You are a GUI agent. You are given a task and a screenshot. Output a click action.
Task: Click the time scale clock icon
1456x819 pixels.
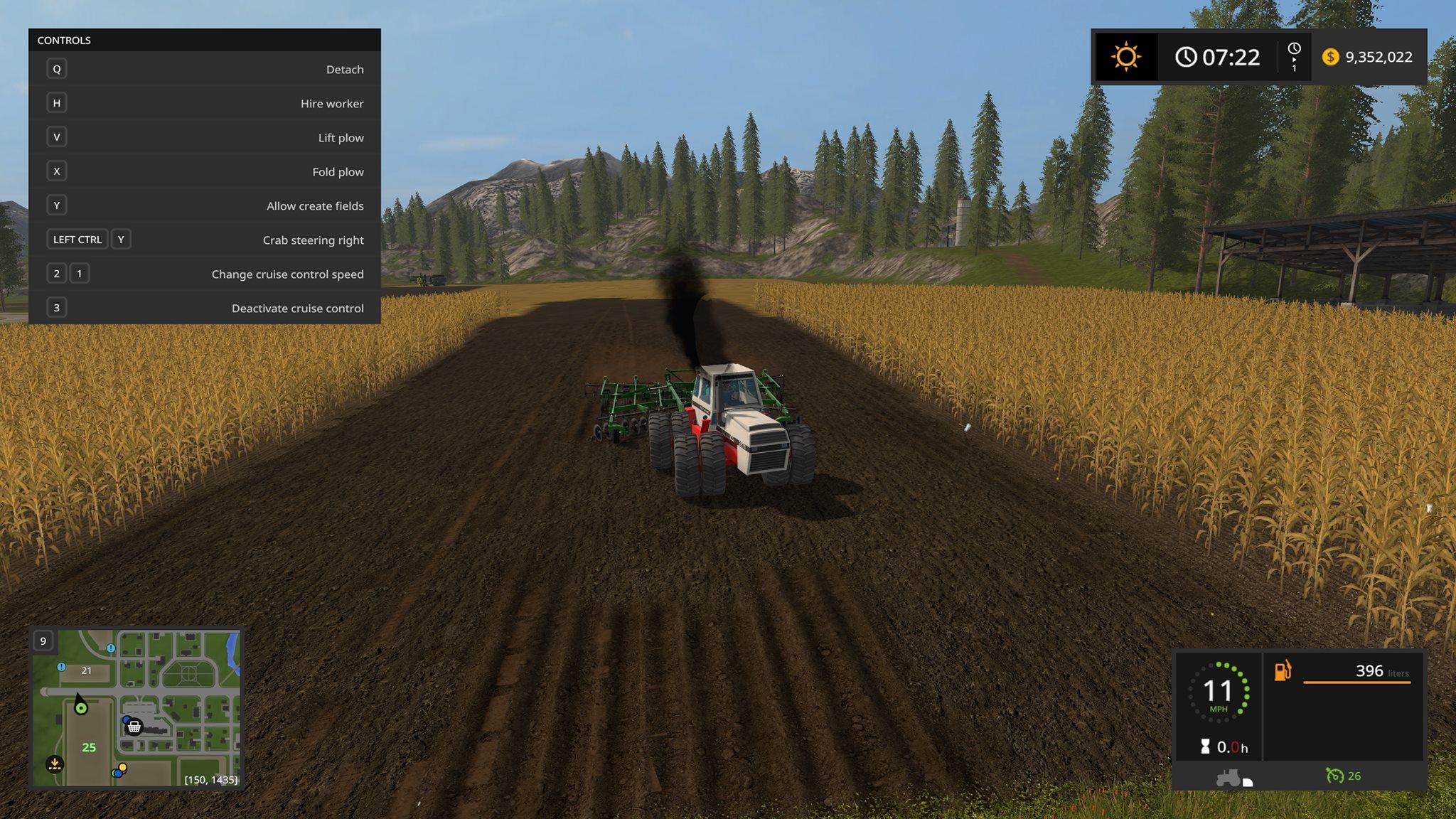(1294, 49)
